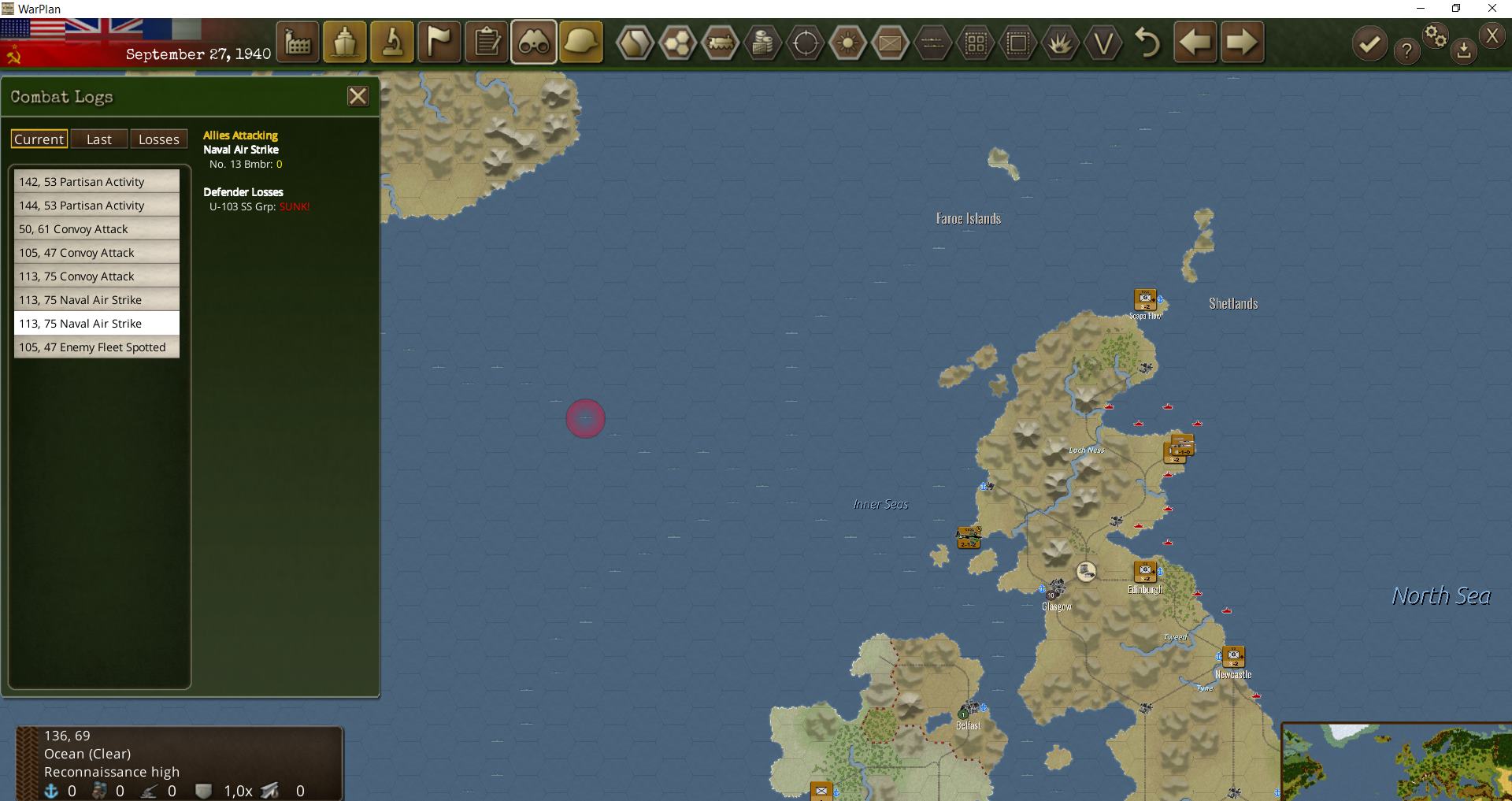
Task: Click the end turn checkmark button
Action: tap(1369, 43)
